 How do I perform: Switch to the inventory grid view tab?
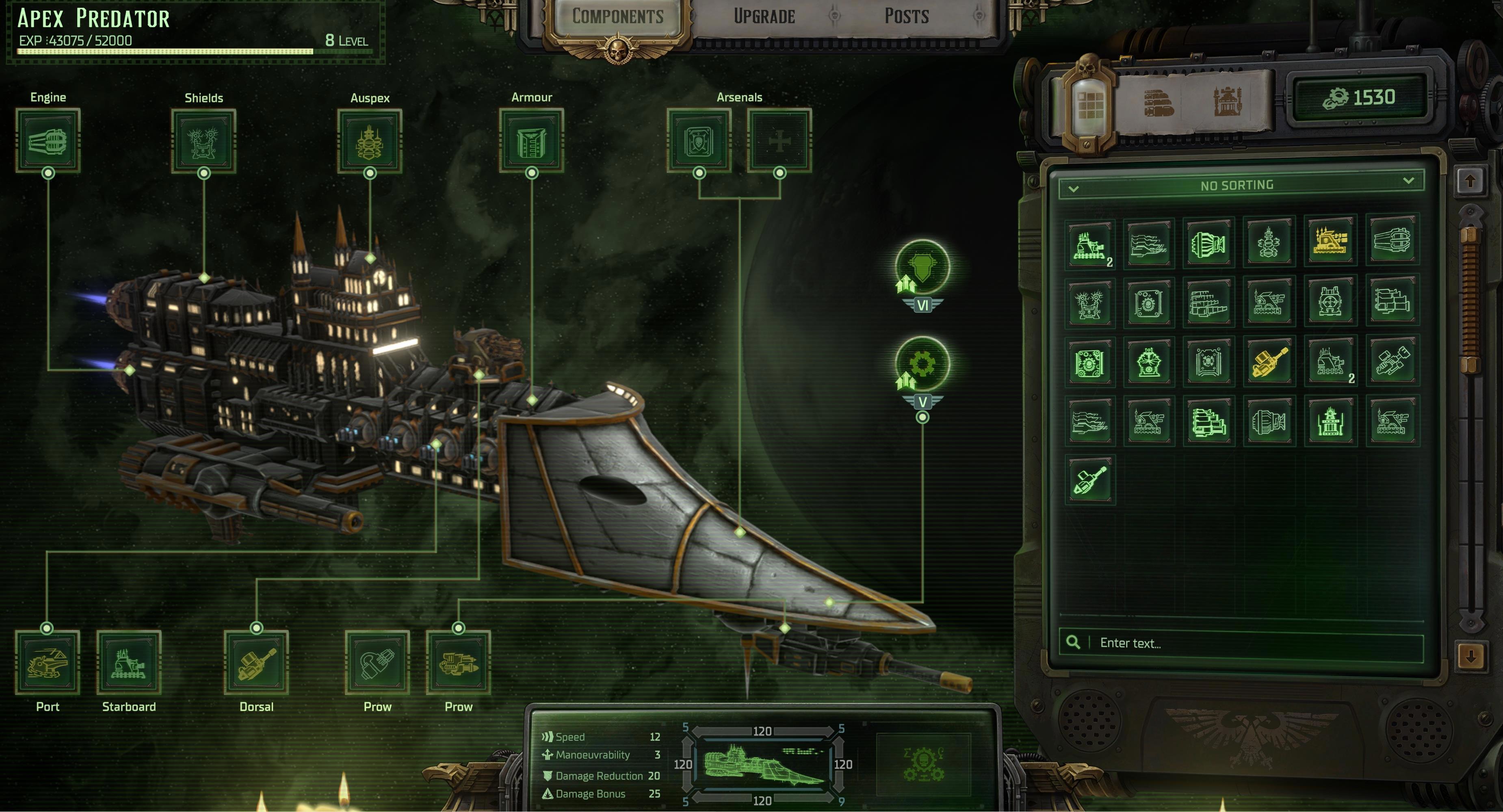1090,105
